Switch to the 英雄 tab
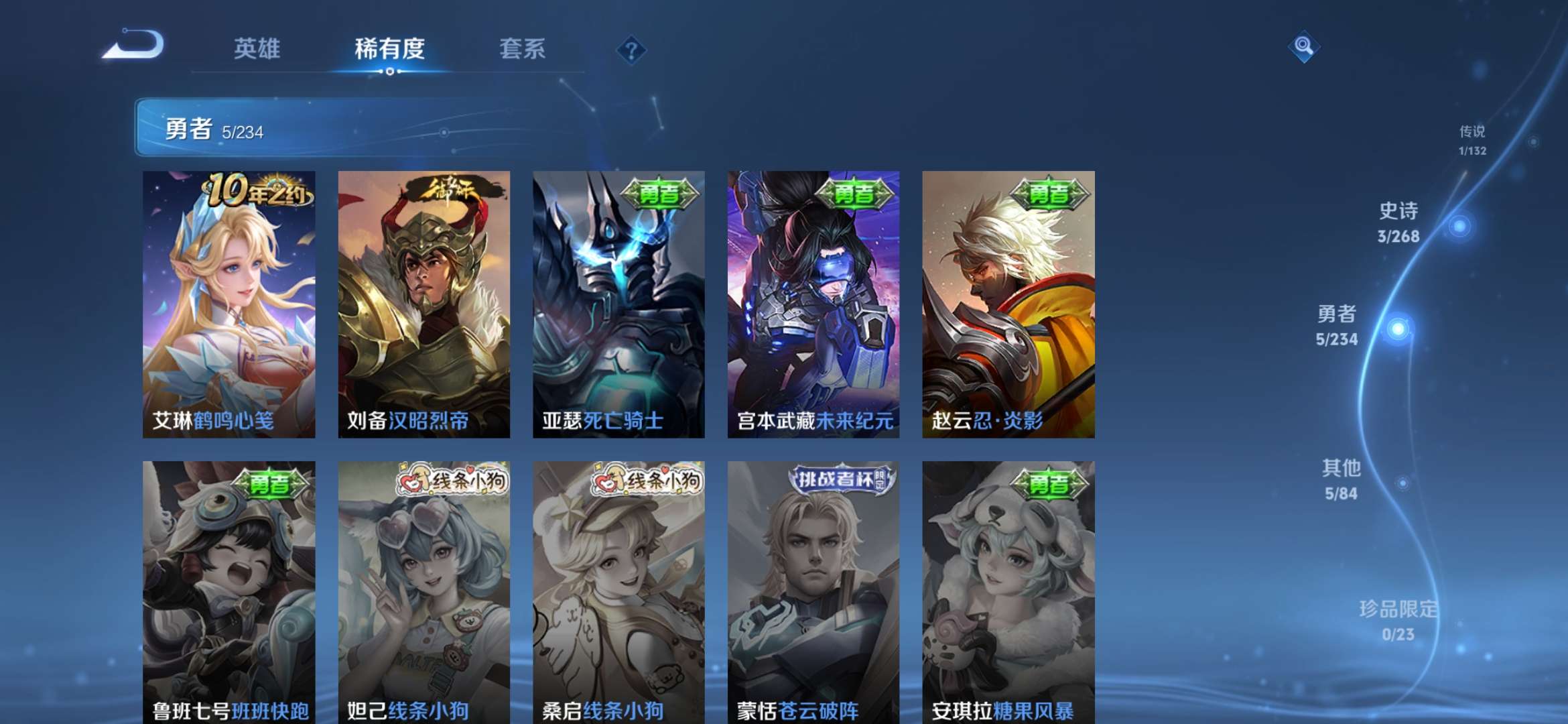This screenshot has height=724, width=1568. point(257,49)
